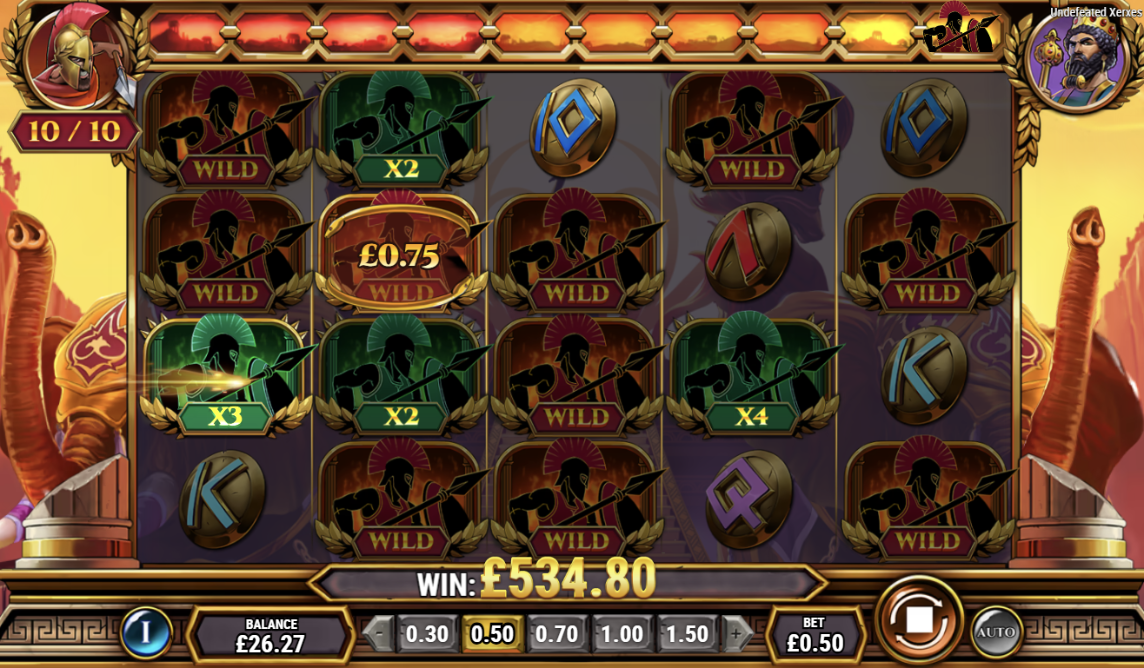Set the bet to 0.70
This screenshot has width=1144, height=668.
point(557,634)
